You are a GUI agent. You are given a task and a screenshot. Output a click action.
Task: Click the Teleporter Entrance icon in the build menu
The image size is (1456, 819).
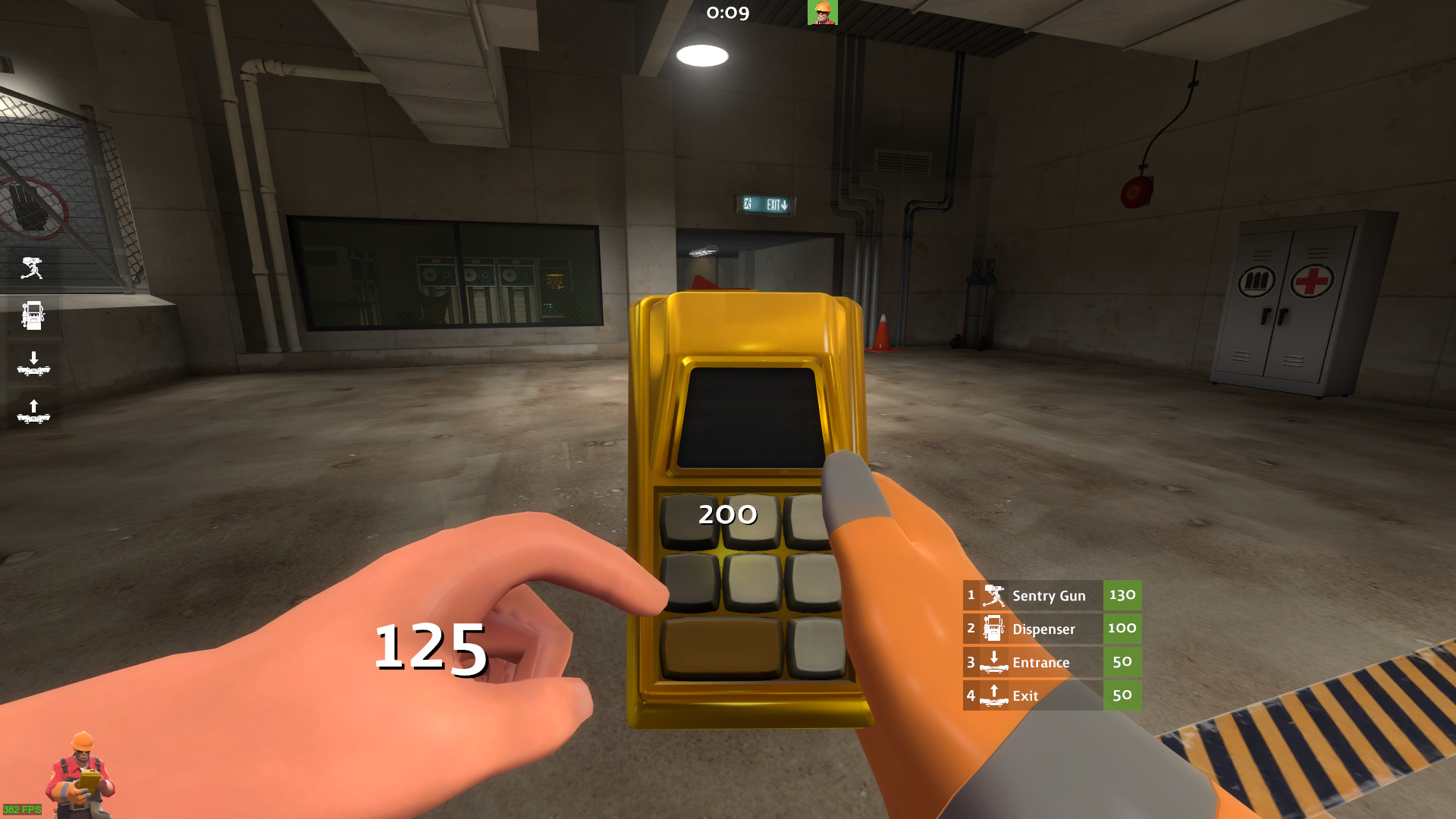[x=993, y=662]
